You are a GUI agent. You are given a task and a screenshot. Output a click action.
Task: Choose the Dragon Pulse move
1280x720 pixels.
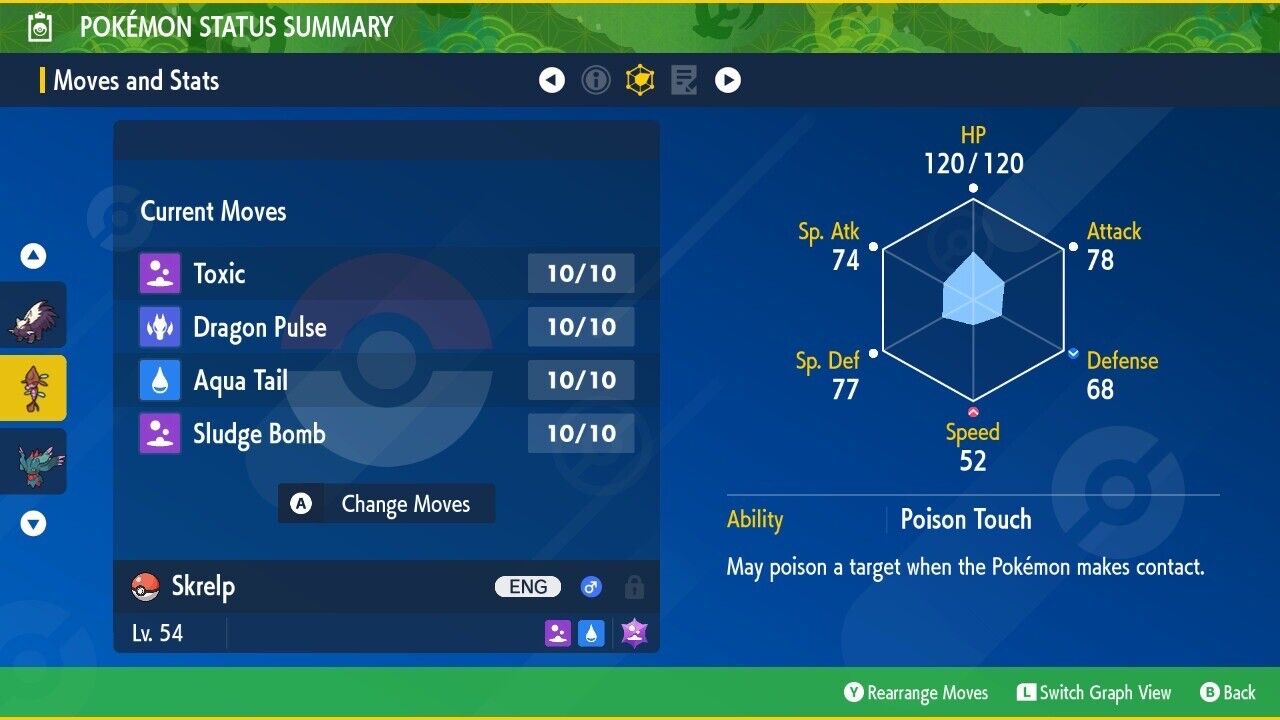[x=386, y=327]
